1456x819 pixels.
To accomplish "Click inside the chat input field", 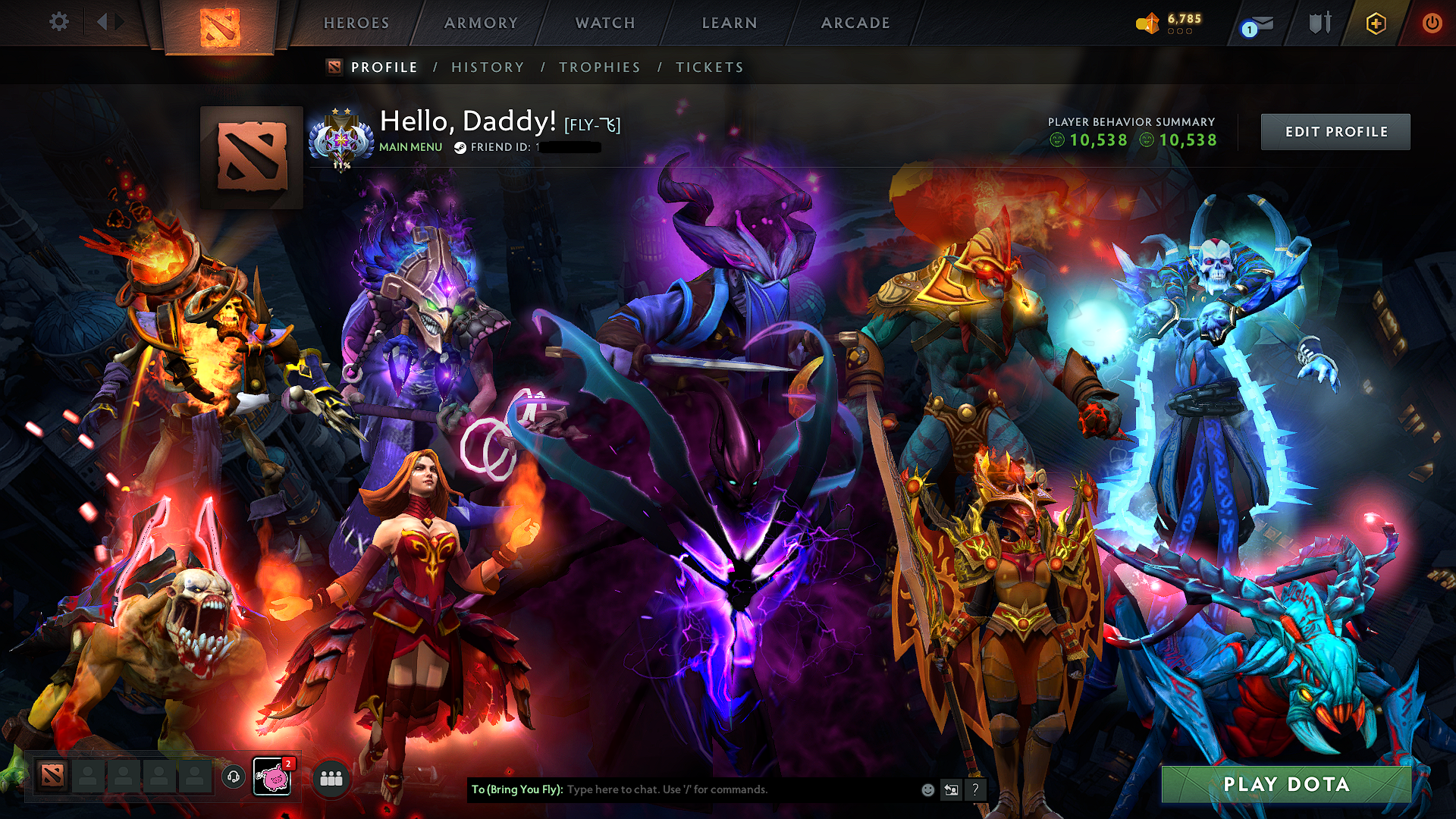I will point(682,789).
